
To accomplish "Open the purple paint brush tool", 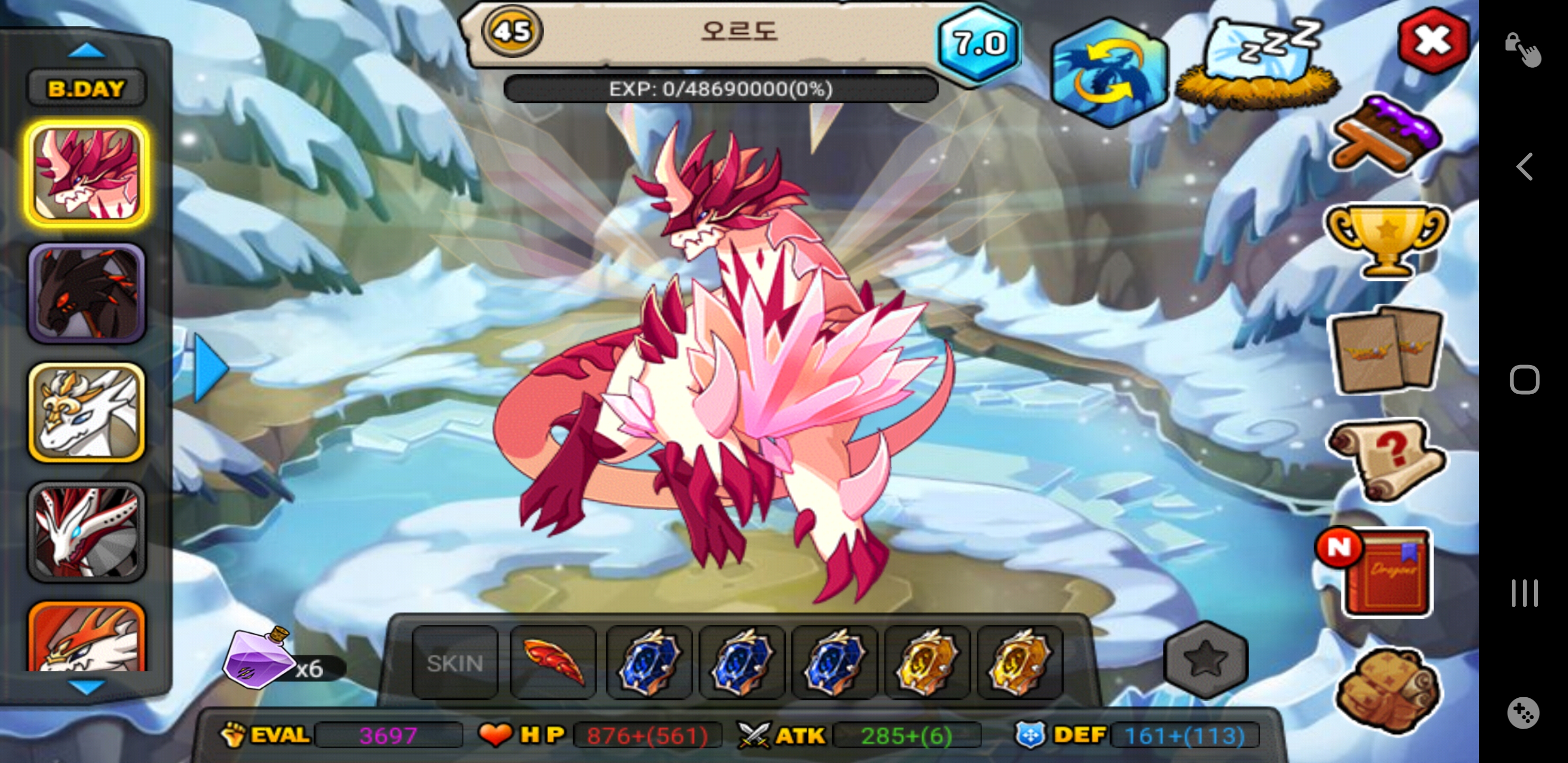I will [1386, 134].
